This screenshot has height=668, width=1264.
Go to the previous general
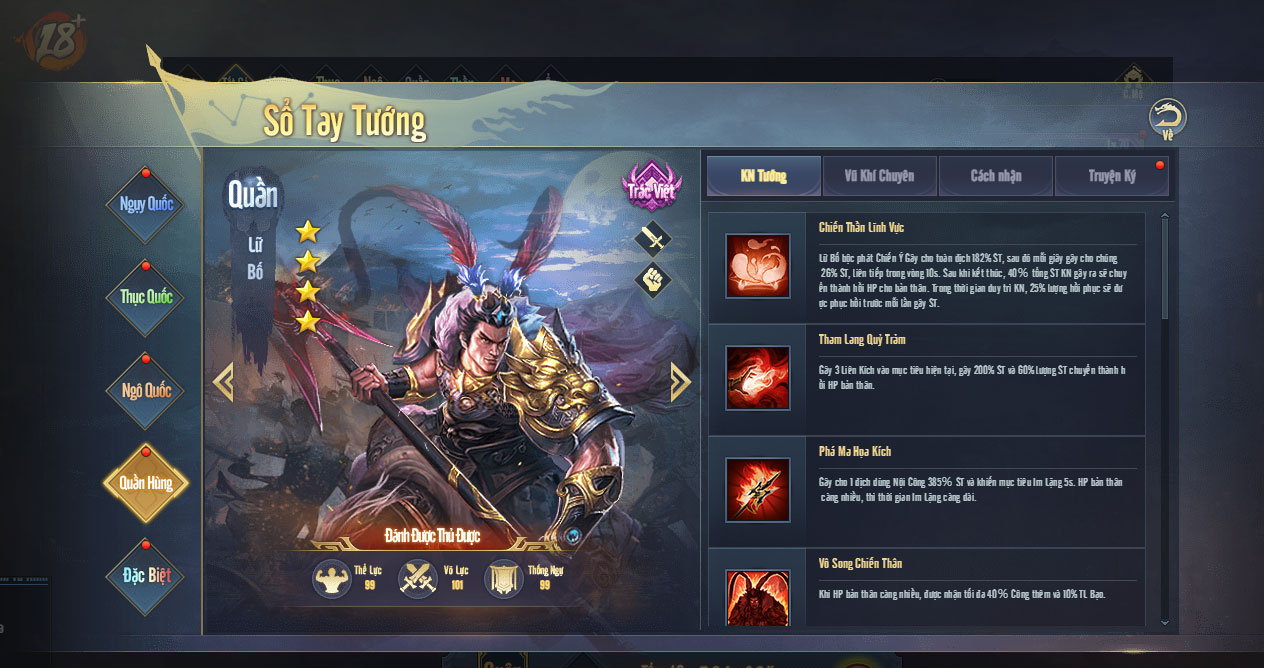pos(223,381)
